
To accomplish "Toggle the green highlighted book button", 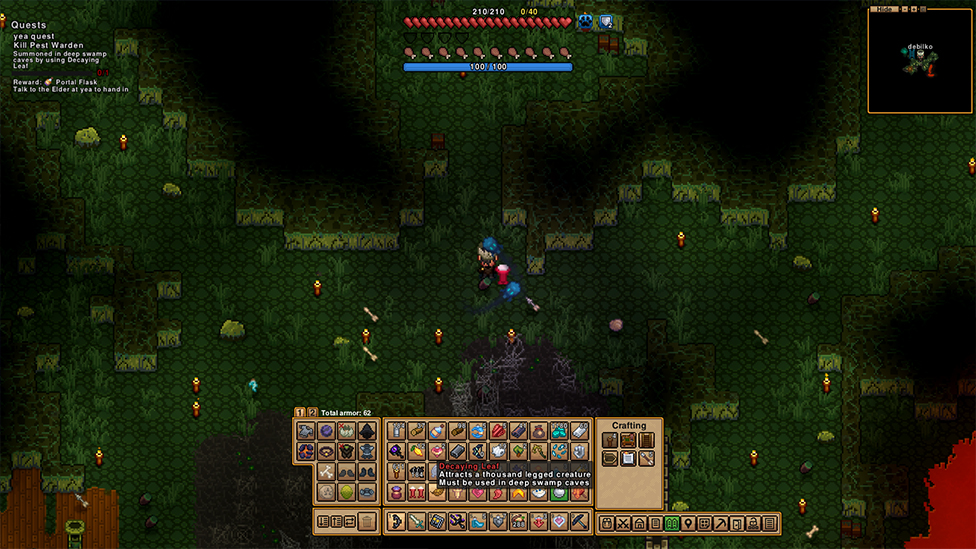I will click(672, 523).
